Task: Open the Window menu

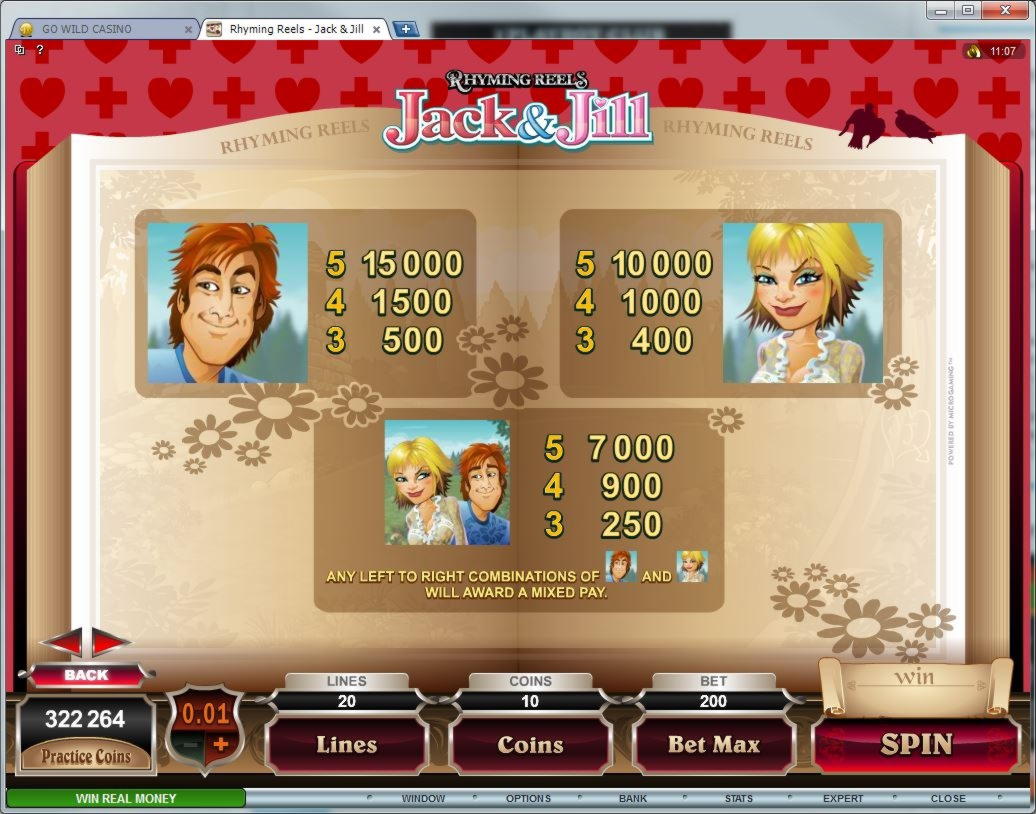Action: coord(423,799)
